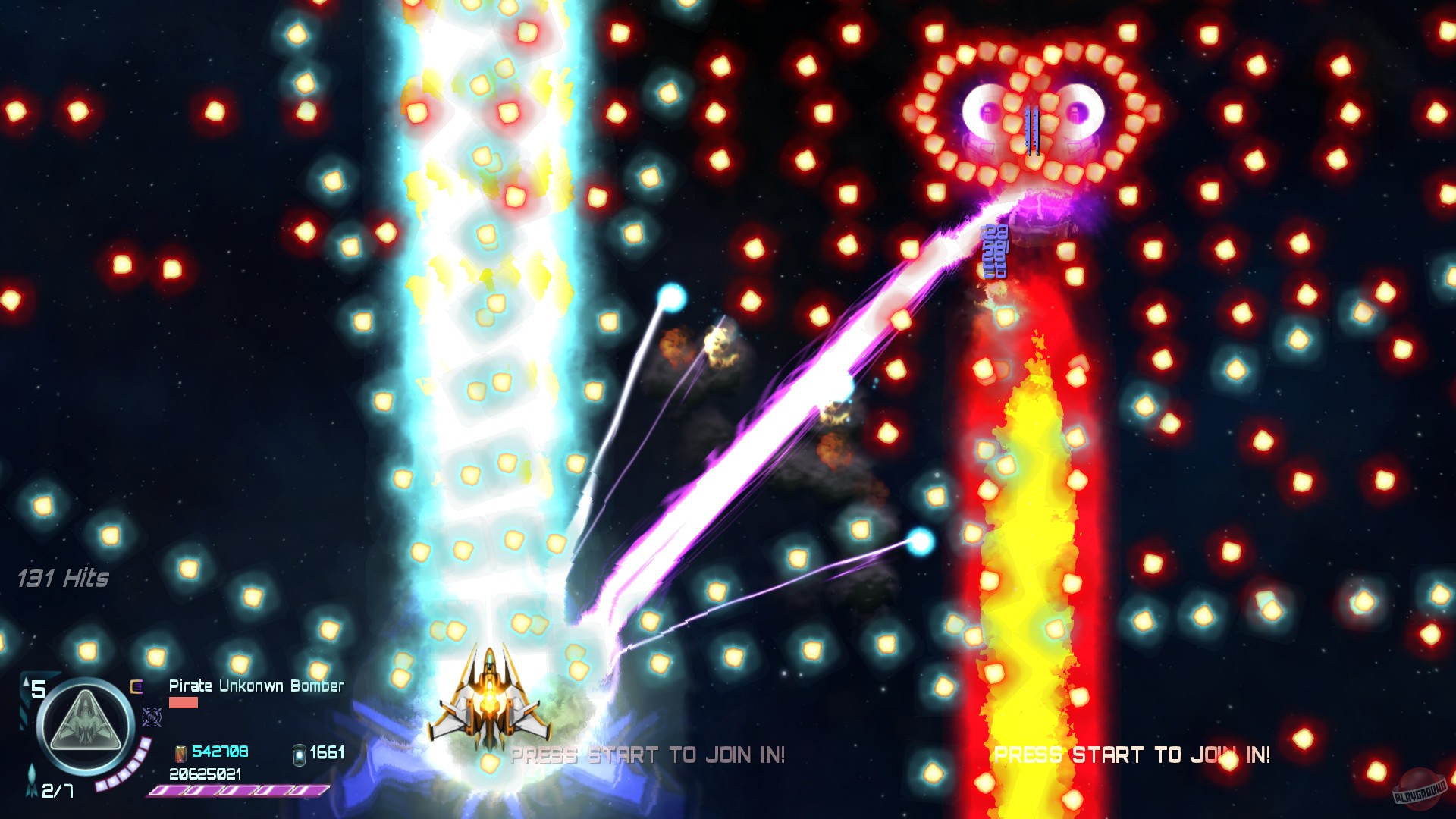Toggle the curved dotted power gauge

click(122, 766)
